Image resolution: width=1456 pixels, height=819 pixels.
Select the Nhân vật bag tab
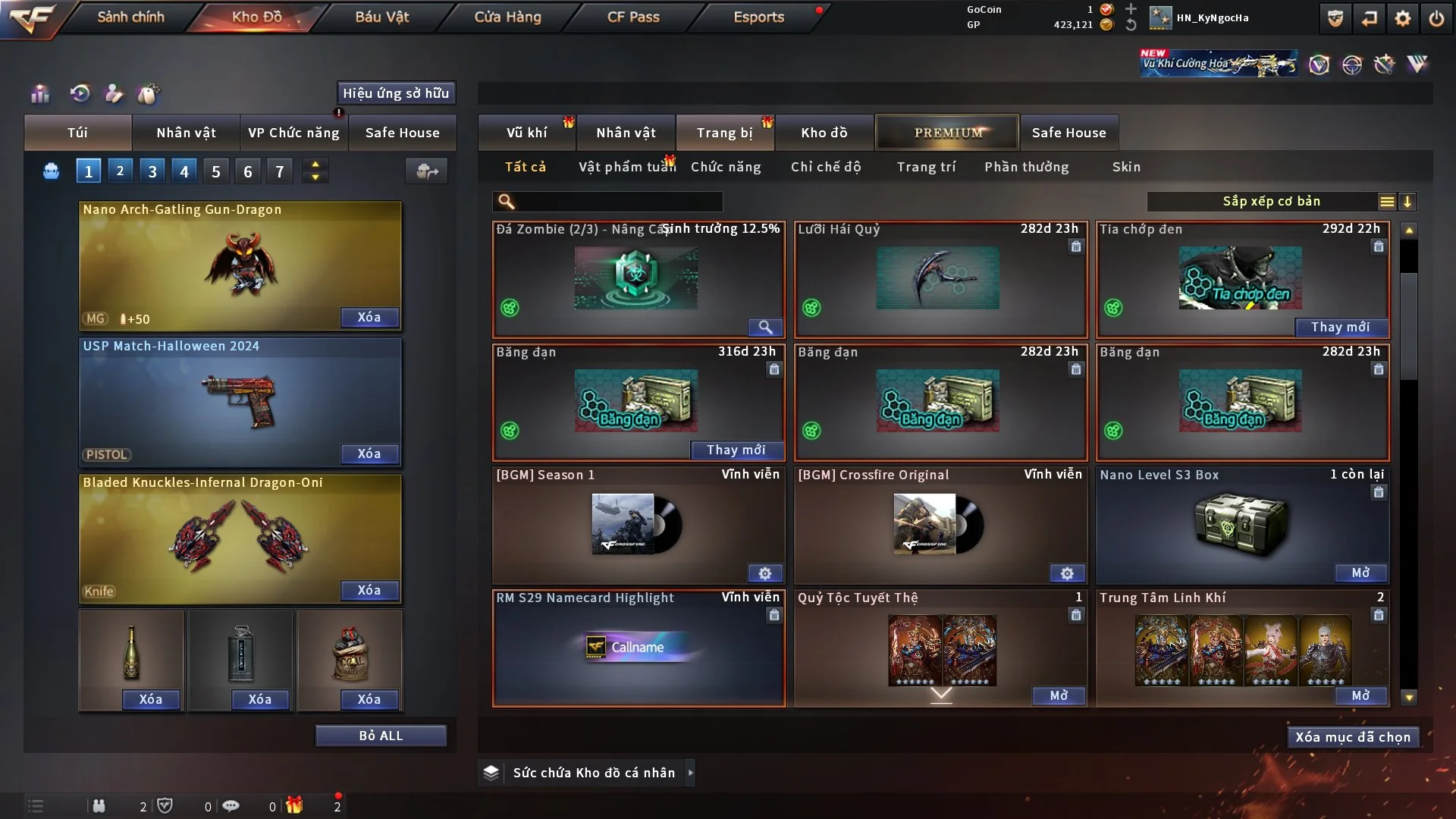click(x=186, y=133)
